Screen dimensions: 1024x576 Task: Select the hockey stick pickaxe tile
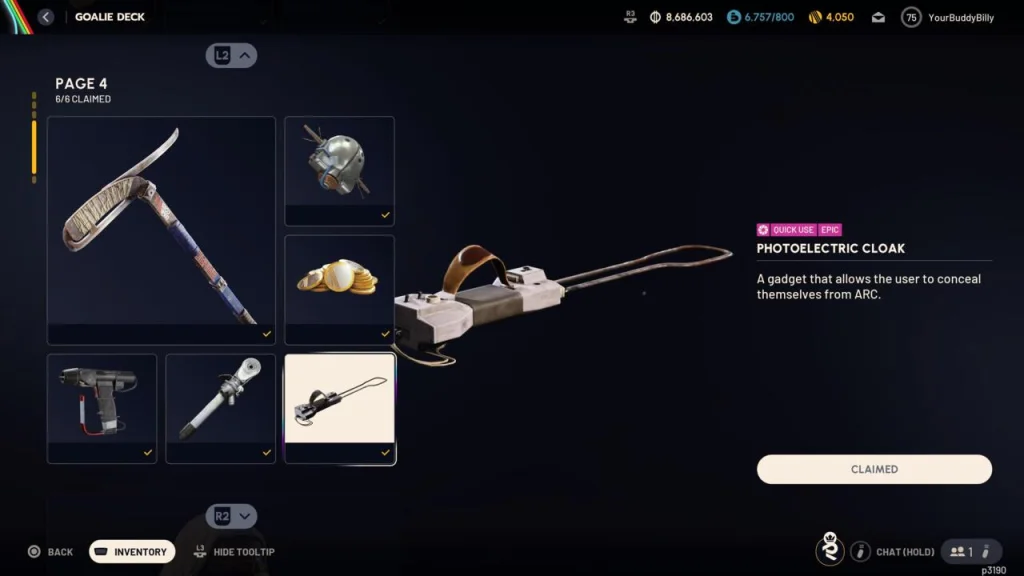click(161, 230)
